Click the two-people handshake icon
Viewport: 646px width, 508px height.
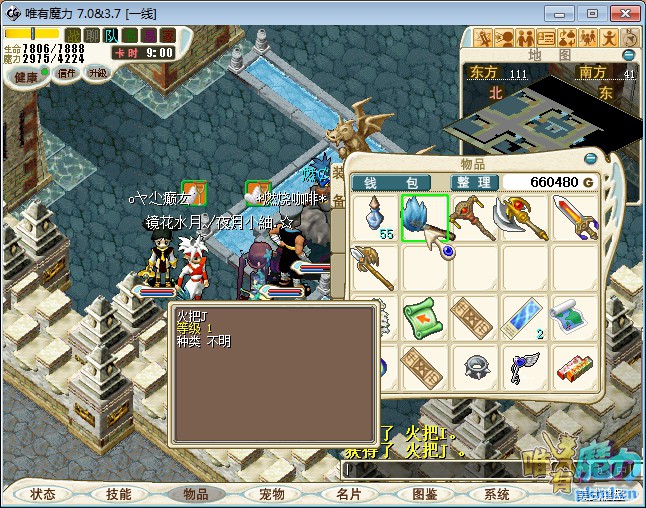pos(527,38)
